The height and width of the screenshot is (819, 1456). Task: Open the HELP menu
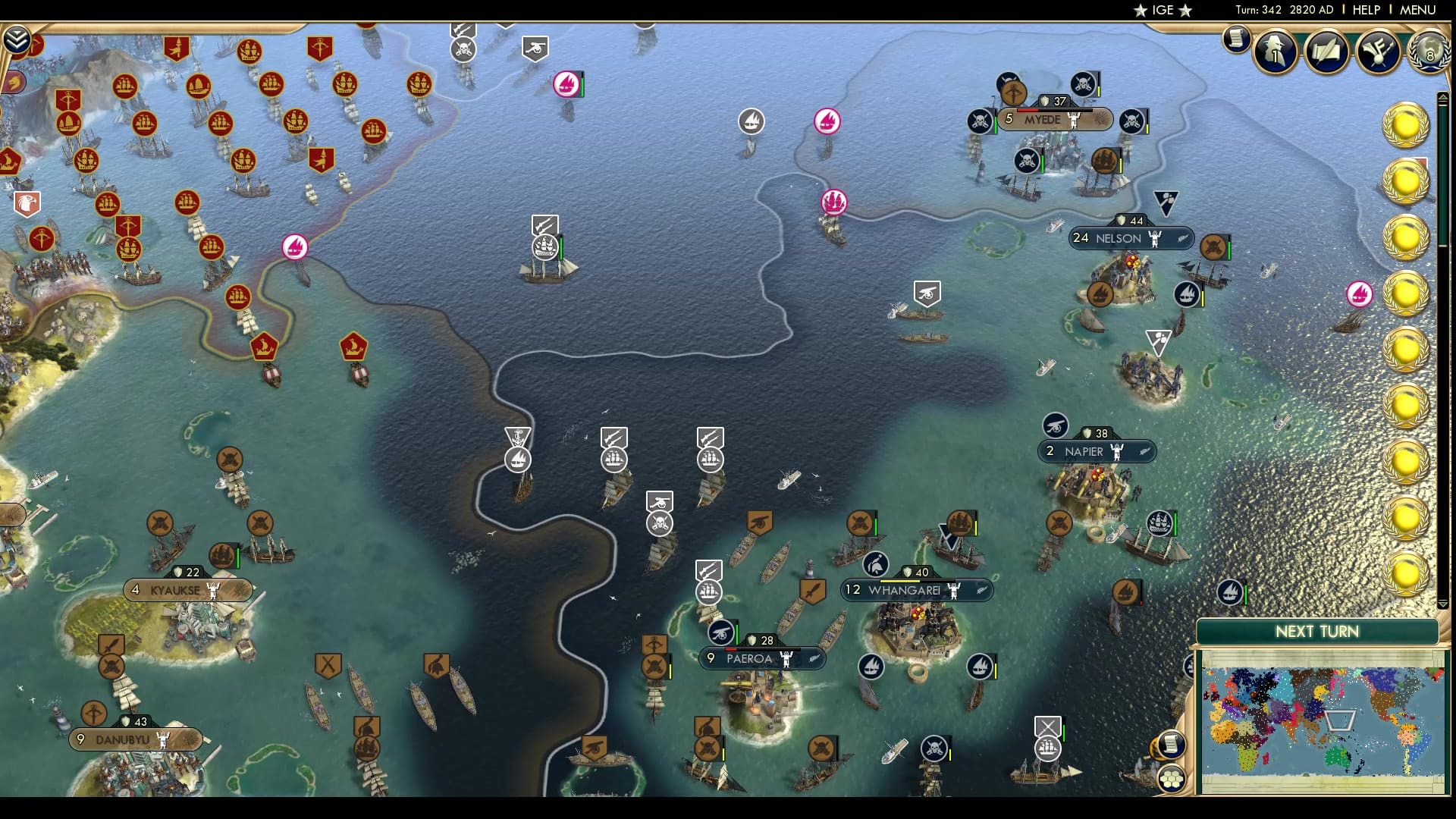[x=1365, y=11]
